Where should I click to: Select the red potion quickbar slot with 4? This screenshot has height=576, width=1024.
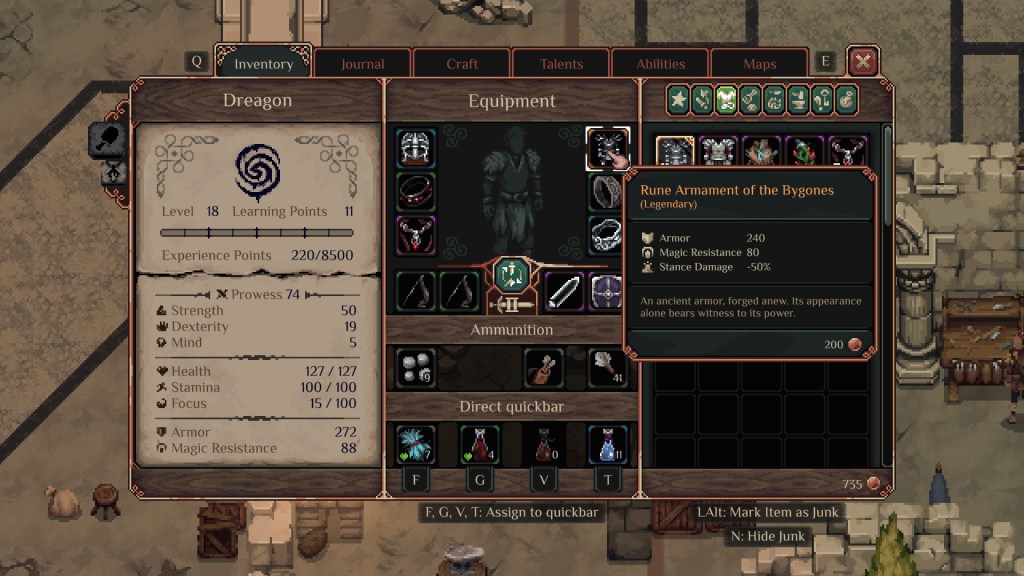(x=479, y=443)
